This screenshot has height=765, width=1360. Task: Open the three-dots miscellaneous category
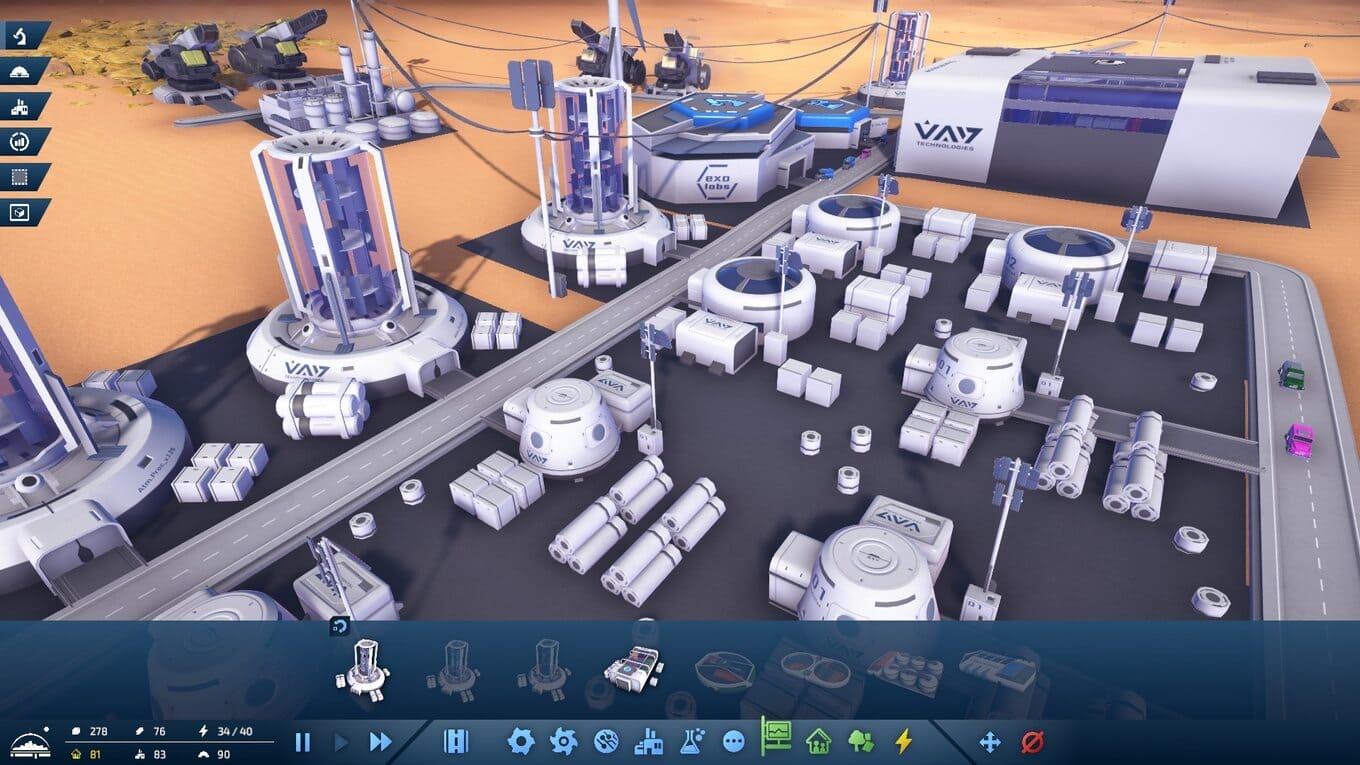click(734, 741)
